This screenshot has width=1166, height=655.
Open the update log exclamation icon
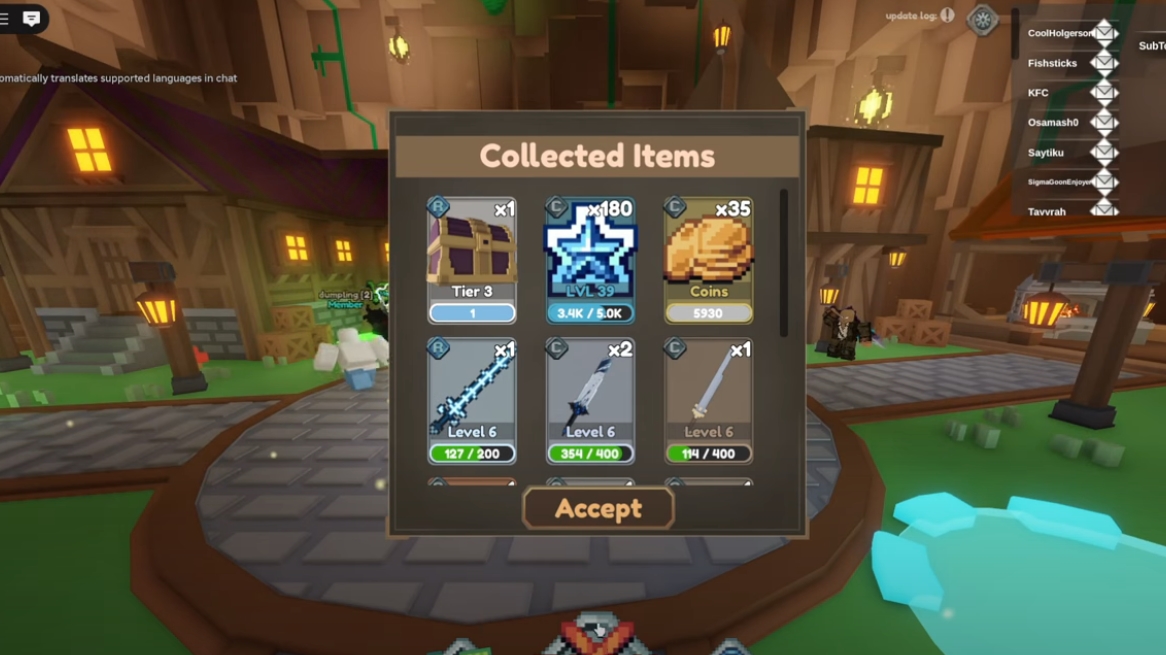[x=947, y=16]
